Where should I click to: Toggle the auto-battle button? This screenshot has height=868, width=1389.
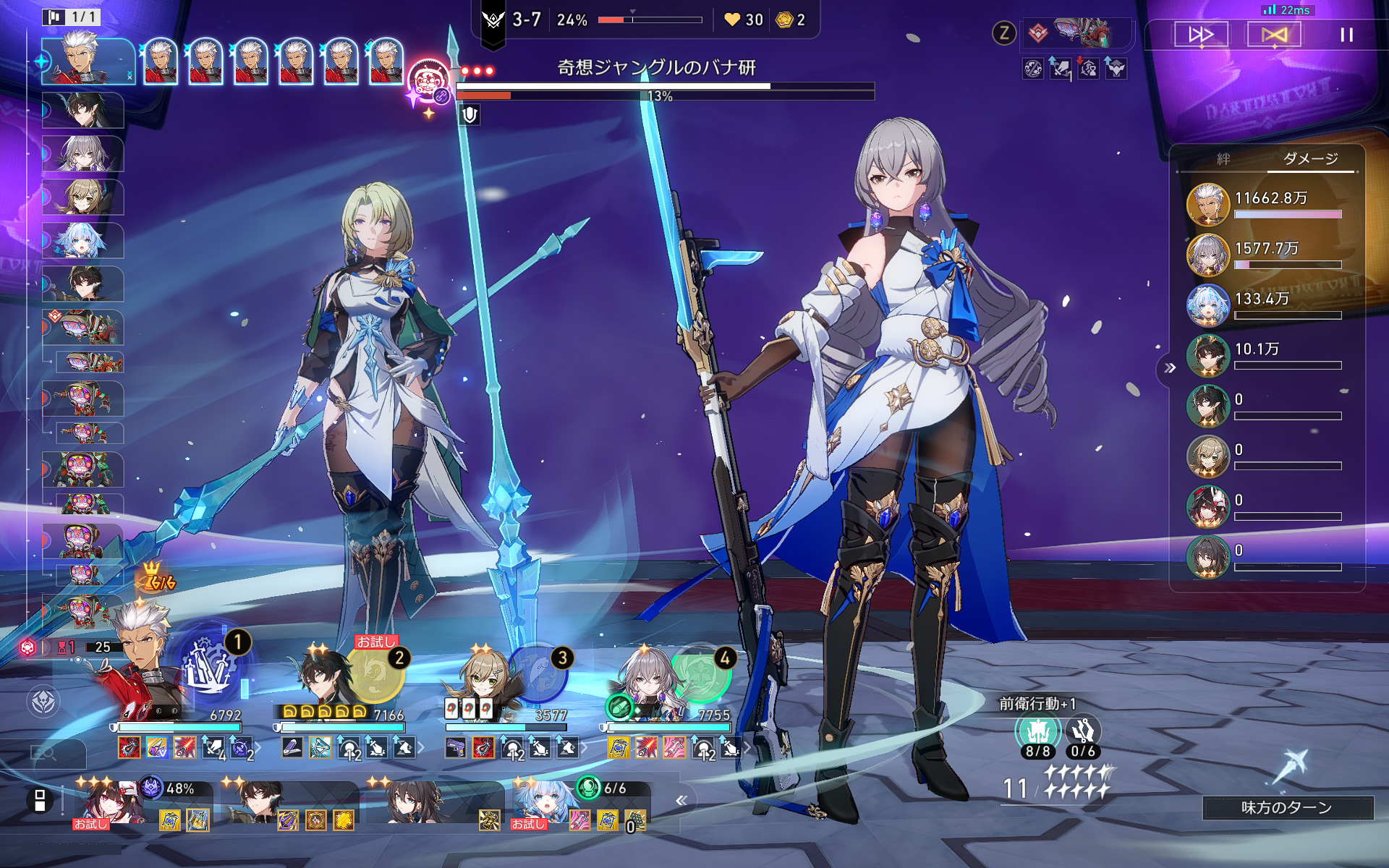pyautogui.click(x=1274, y=35)
